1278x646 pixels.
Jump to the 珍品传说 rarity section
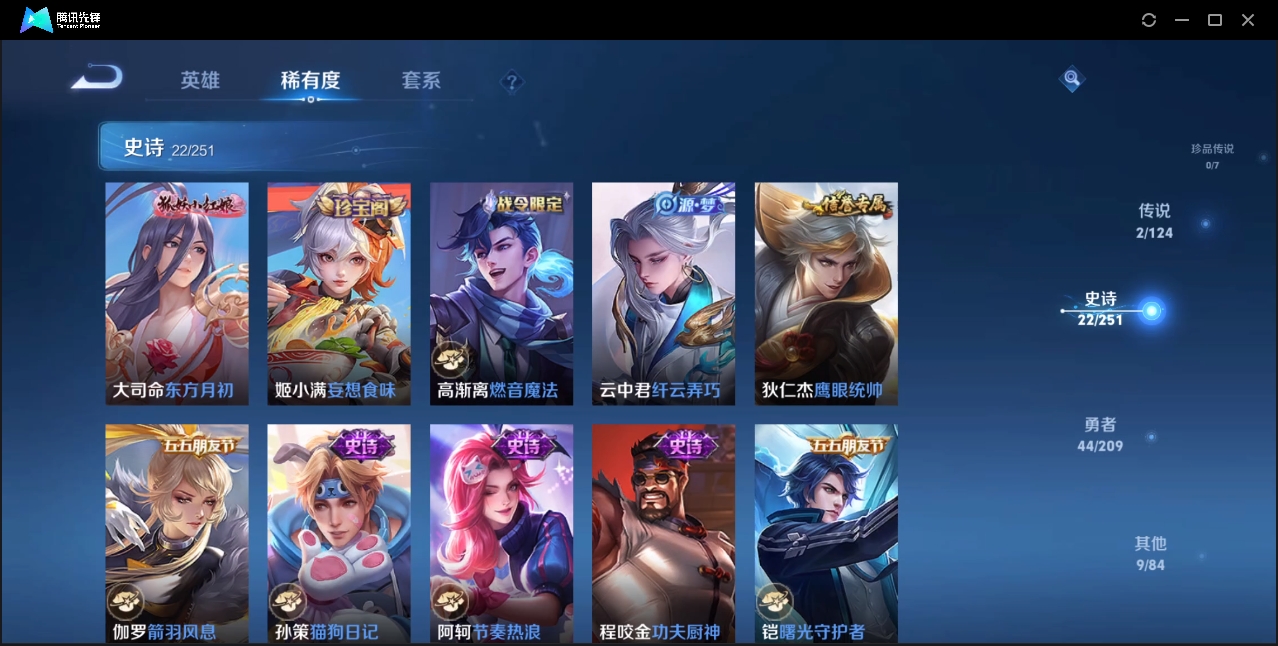tap(1212, 155)
